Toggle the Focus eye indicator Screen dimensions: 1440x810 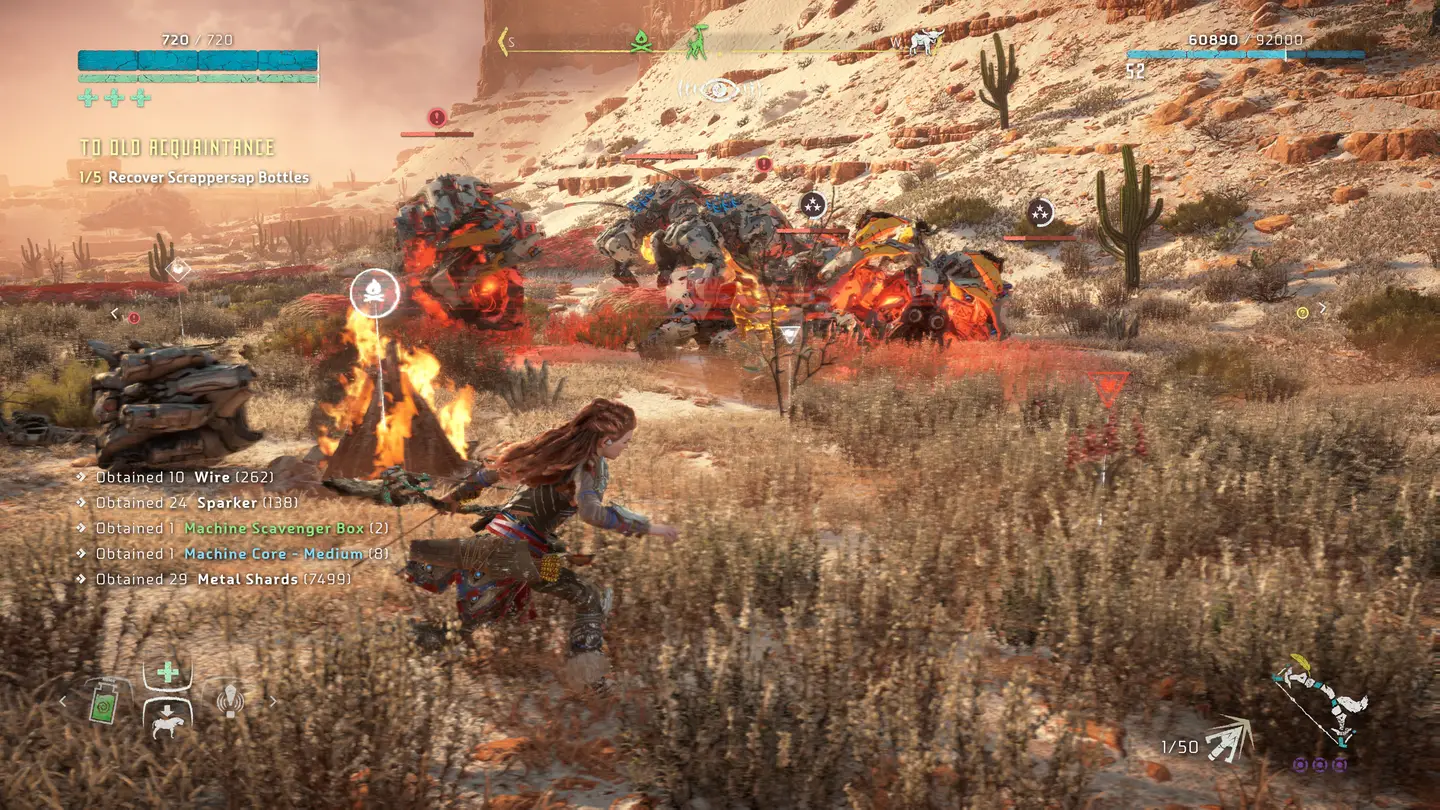(x=718, y=90)
